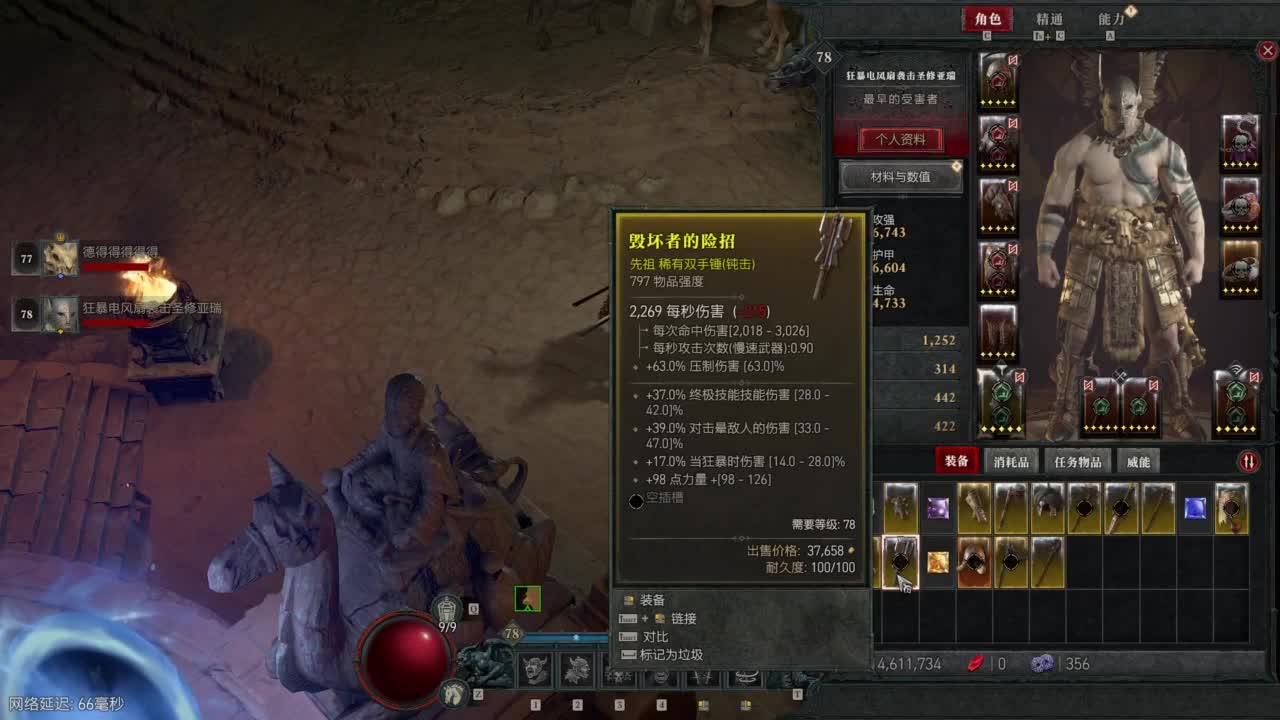Select 装备 equip in the context menu
The height and width of the screenshot is (720, 1280).
pyautogui.click(x=654, y=600)
